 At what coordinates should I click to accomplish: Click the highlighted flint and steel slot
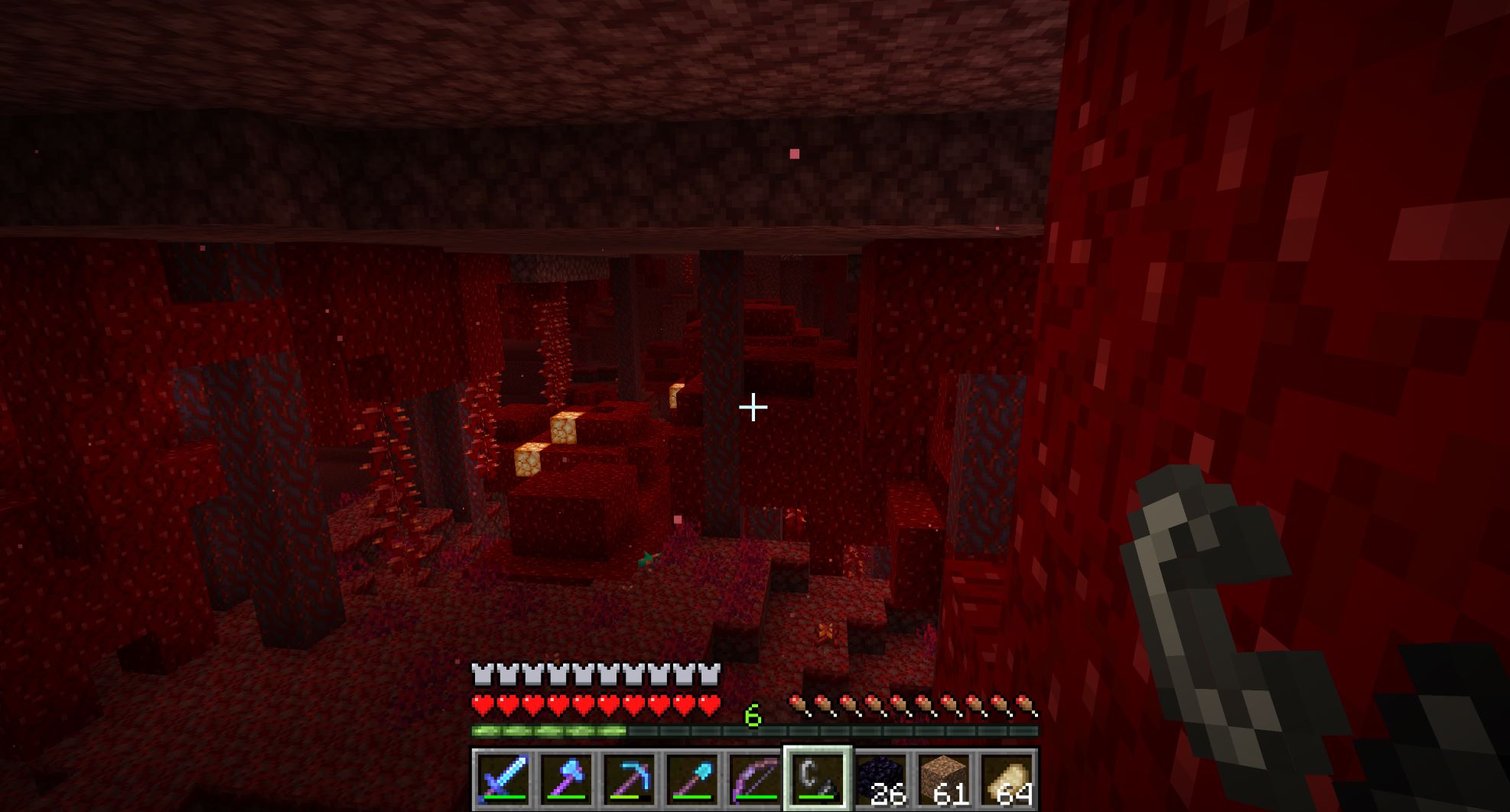point(817,779)
